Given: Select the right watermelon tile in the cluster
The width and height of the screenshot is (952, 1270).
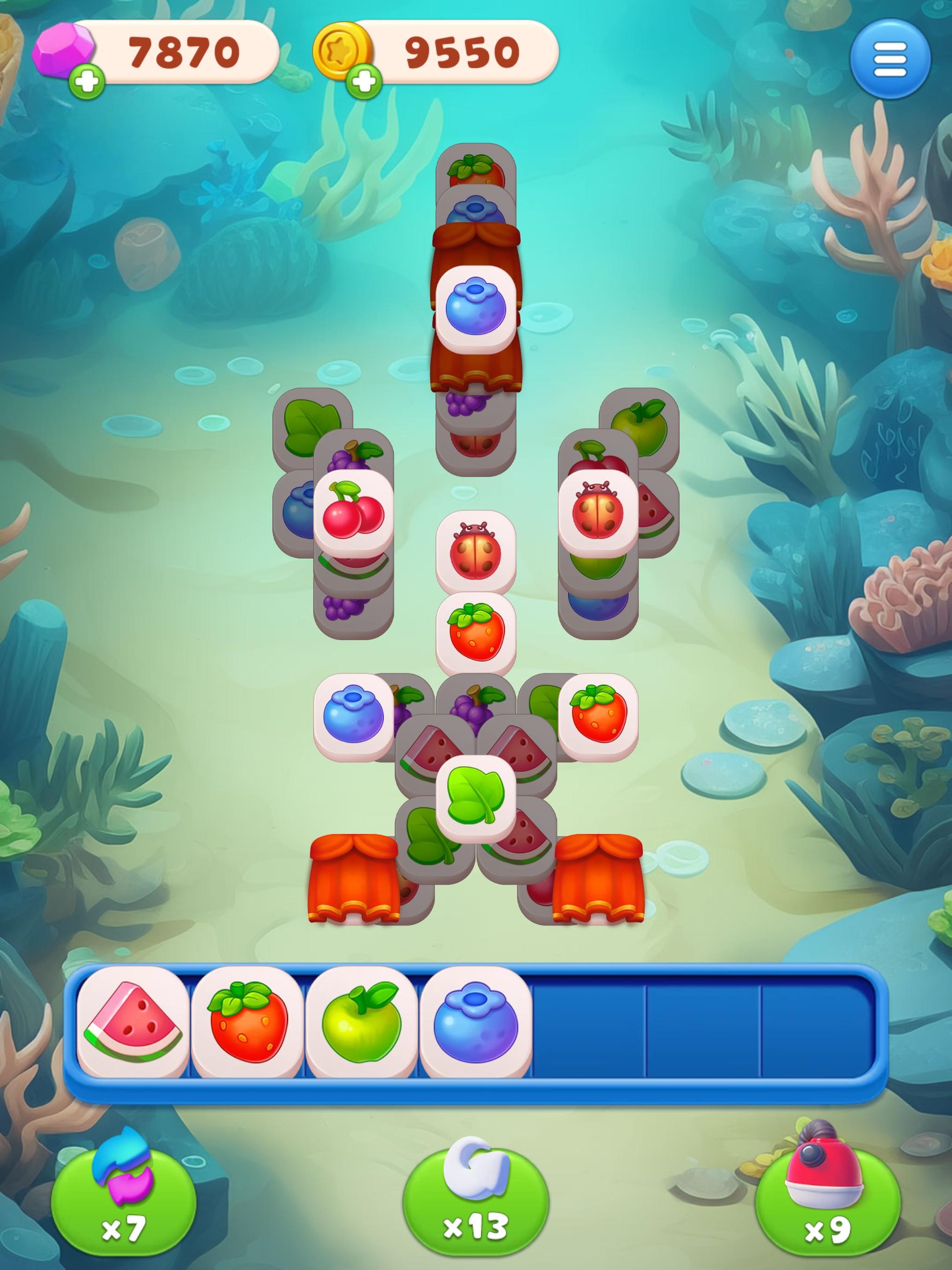Looking at the screenshot, I should click(x=517, y=747).
